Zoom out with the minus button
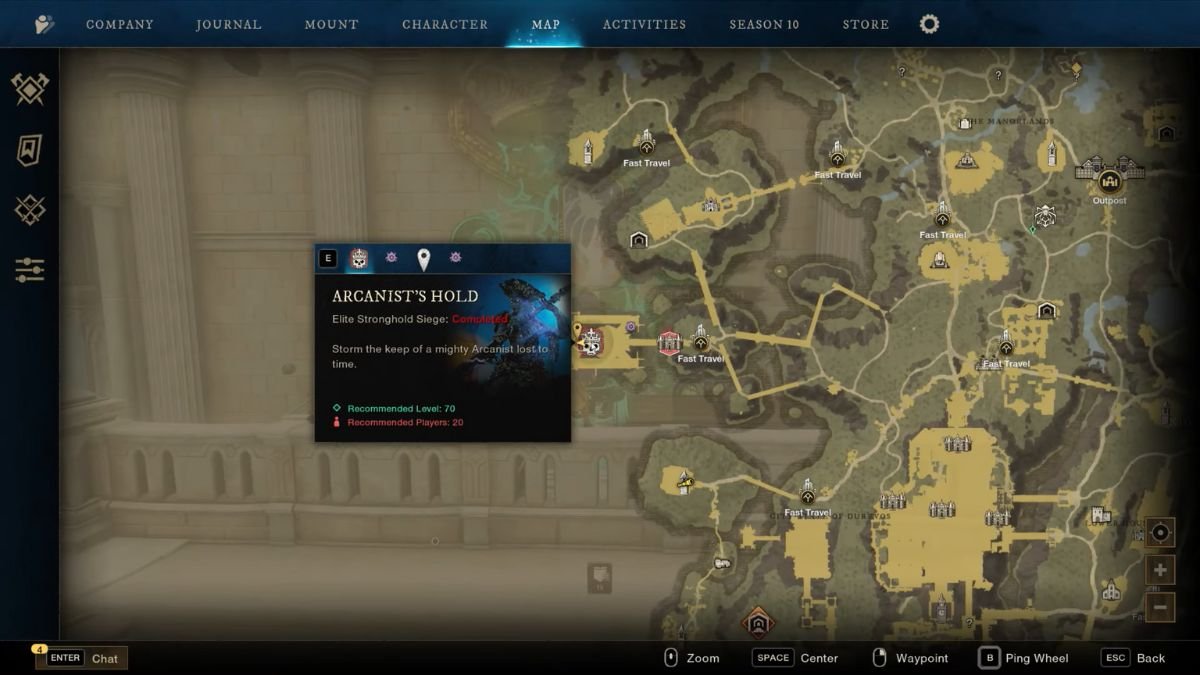 (x=1160, y=606)
